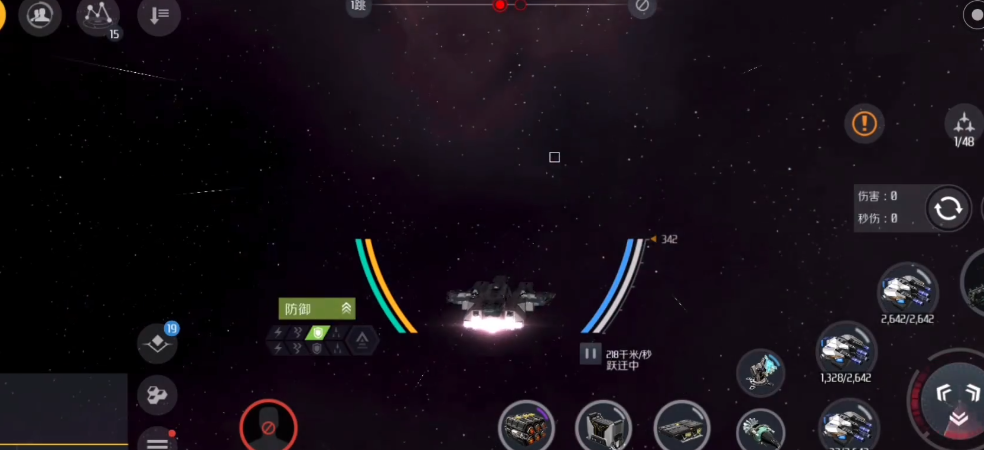Open the layered diamond icon with 19 badge
The height and width of the screenshot is (450, 984).
[157, 344]
